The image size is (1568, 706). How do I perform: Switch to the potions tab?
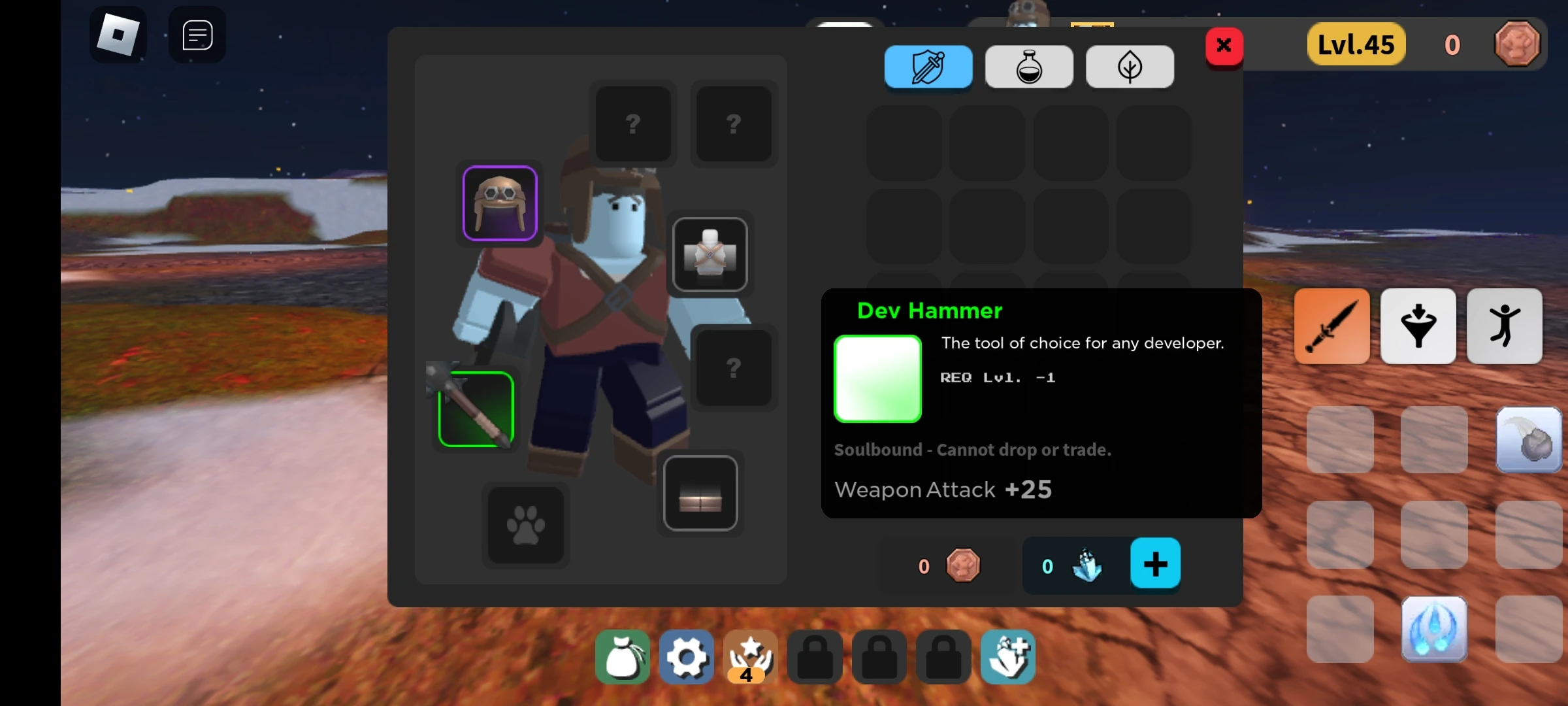click(x=1028, y=66)
